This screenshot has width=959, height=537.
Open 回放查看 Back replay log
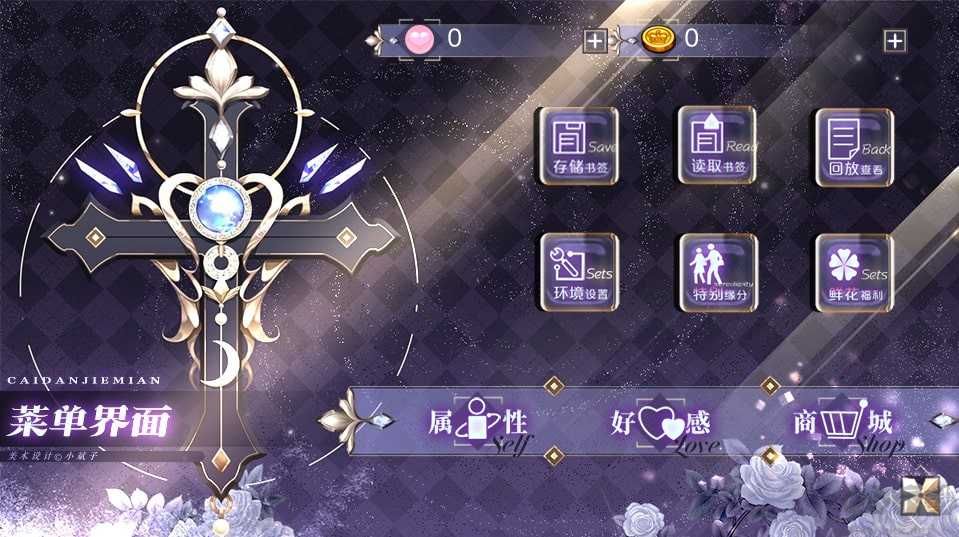tap(854, 147)
